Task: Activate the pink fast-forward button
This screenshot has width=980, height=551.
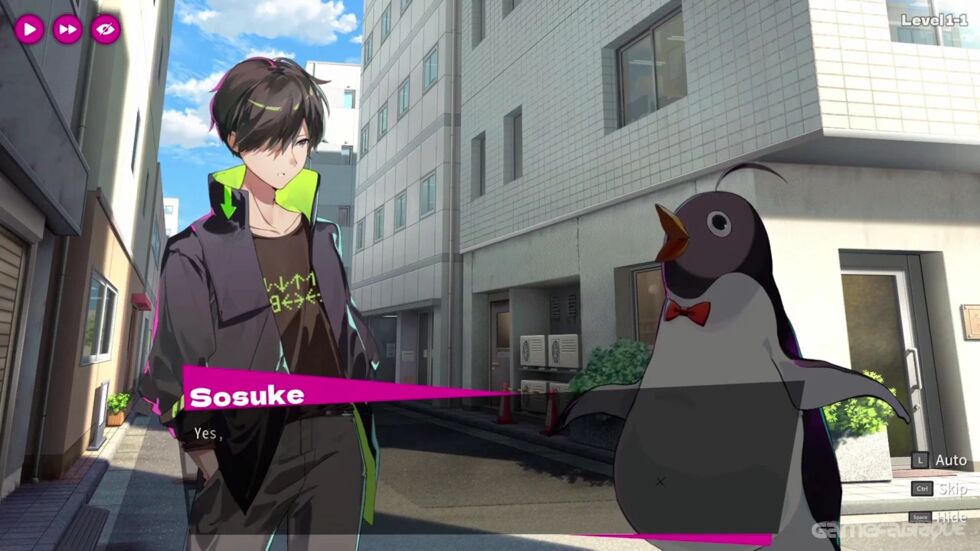Action: click(x=67, y=29)
